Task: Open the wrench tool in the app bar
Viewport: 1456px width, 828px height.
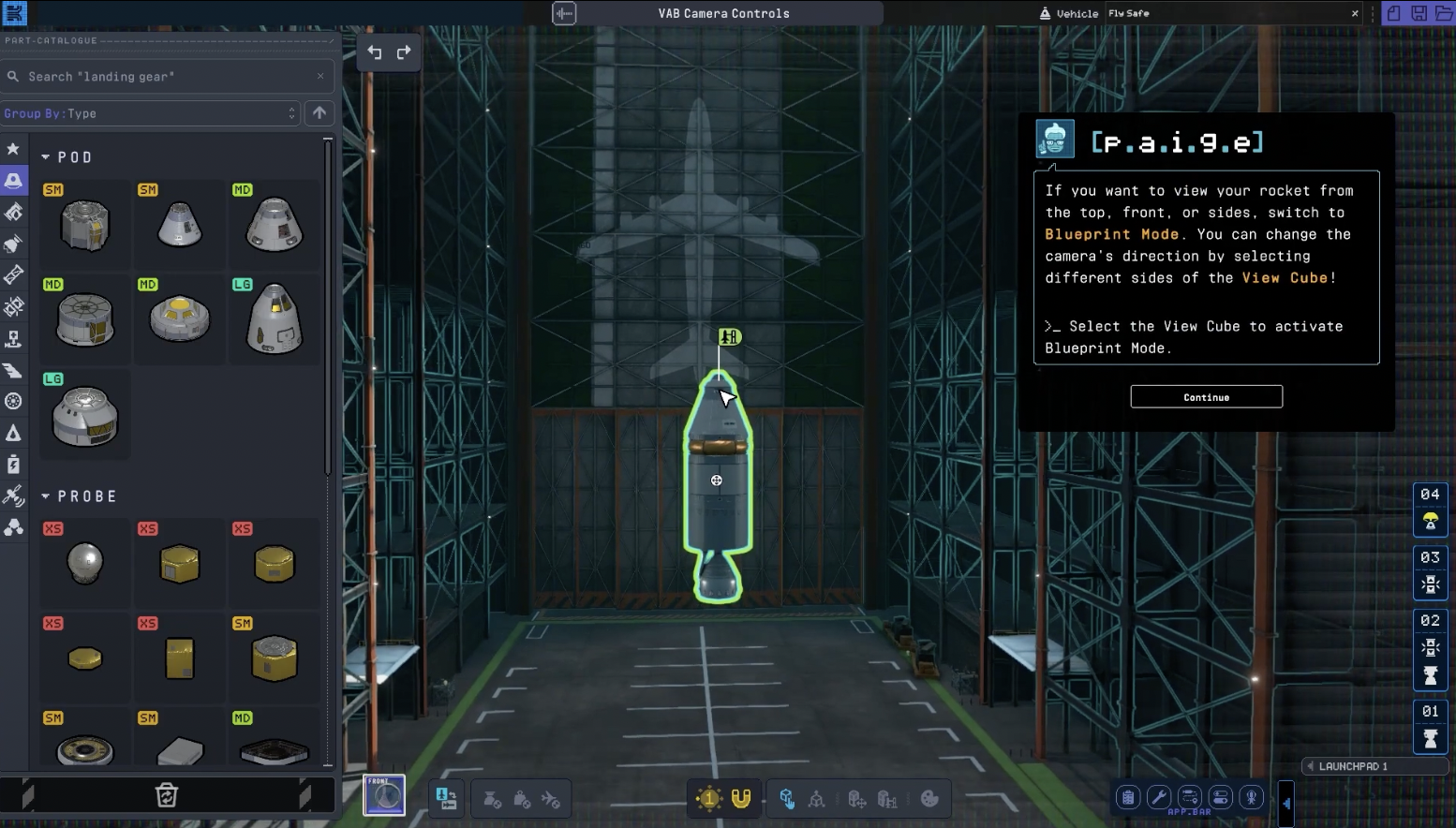Action: (x=1159, y=797)
